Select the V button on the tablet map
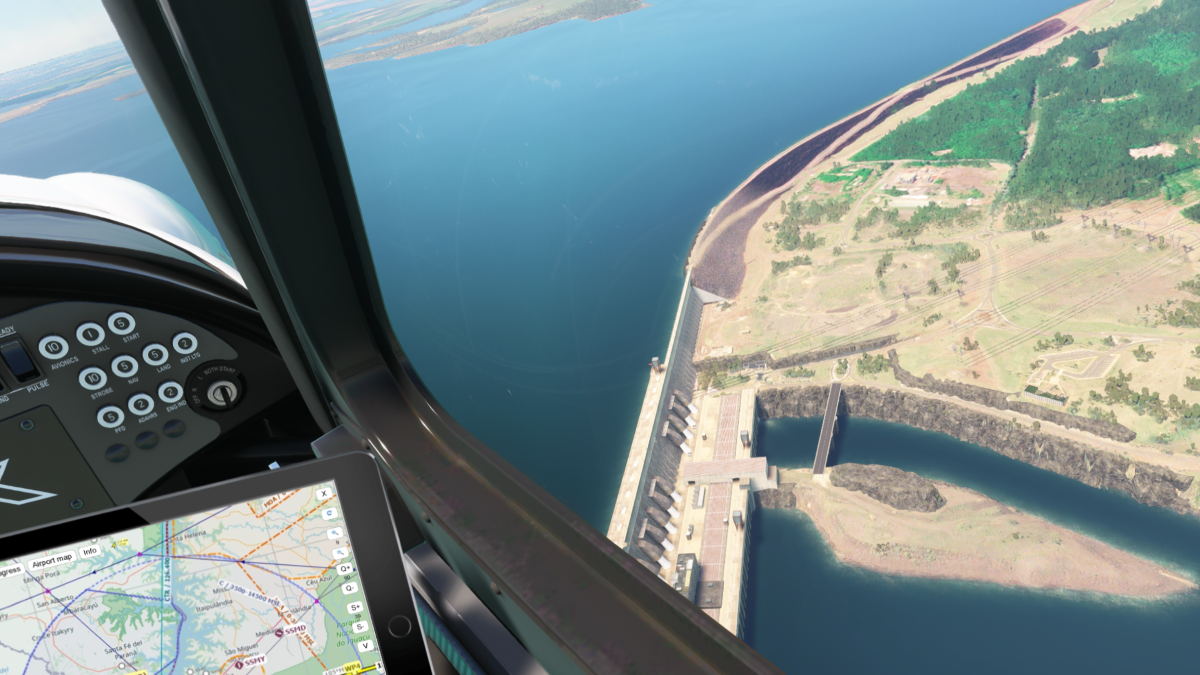The height and width of the screenshot is (675, 1200). [364, 645]
